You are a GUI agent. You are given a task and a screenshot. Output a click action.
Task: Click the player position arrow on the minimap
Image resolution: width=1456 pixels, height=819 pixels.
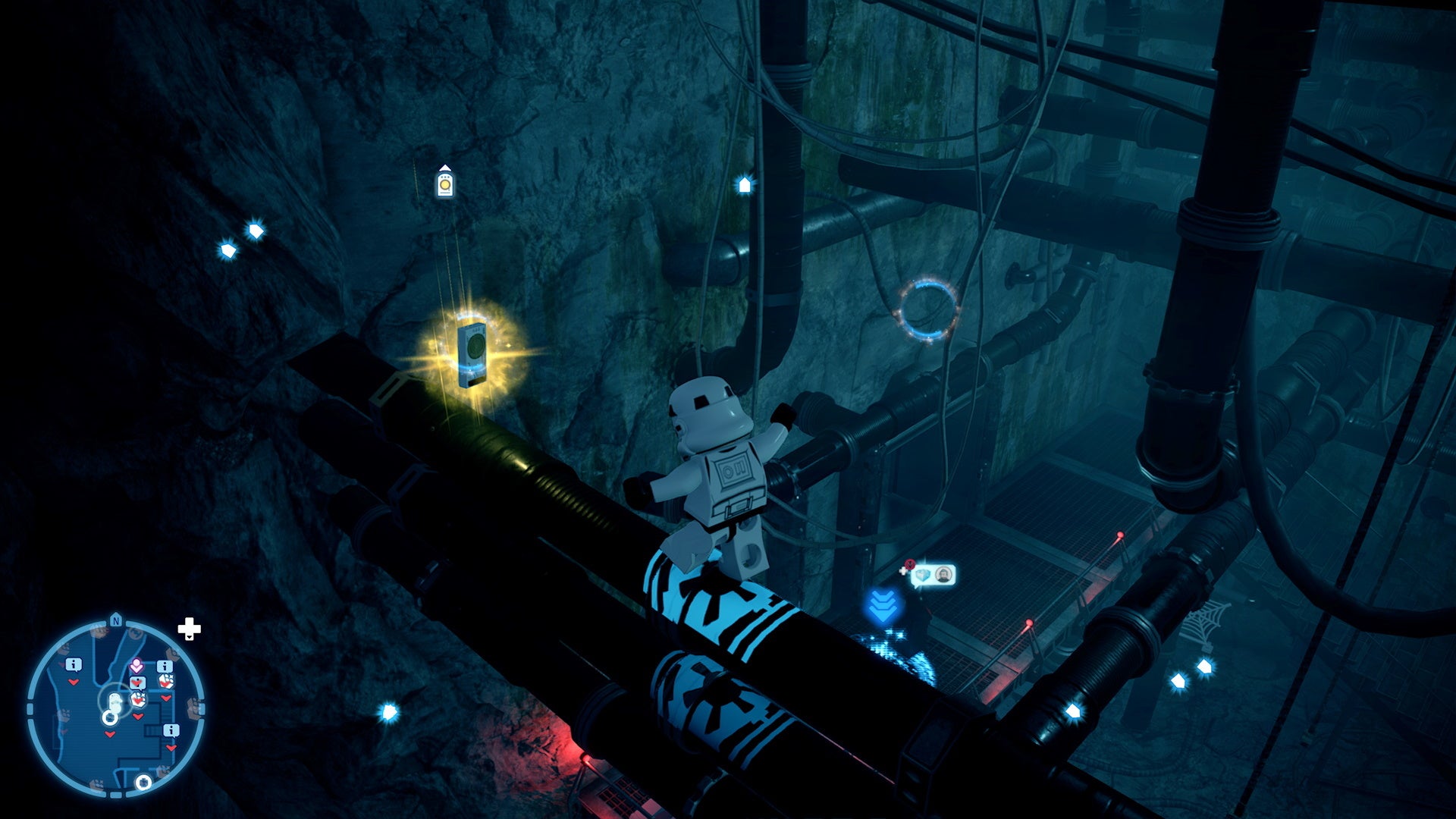pos(115,702)
